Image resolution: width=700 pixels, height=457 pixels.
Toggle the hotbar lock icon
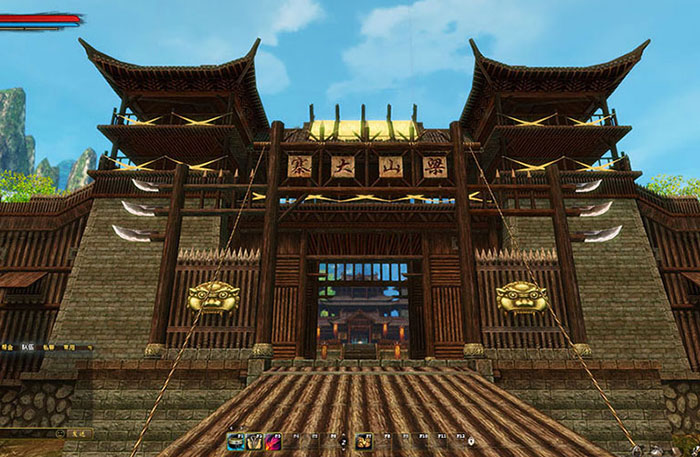(471, 441)
